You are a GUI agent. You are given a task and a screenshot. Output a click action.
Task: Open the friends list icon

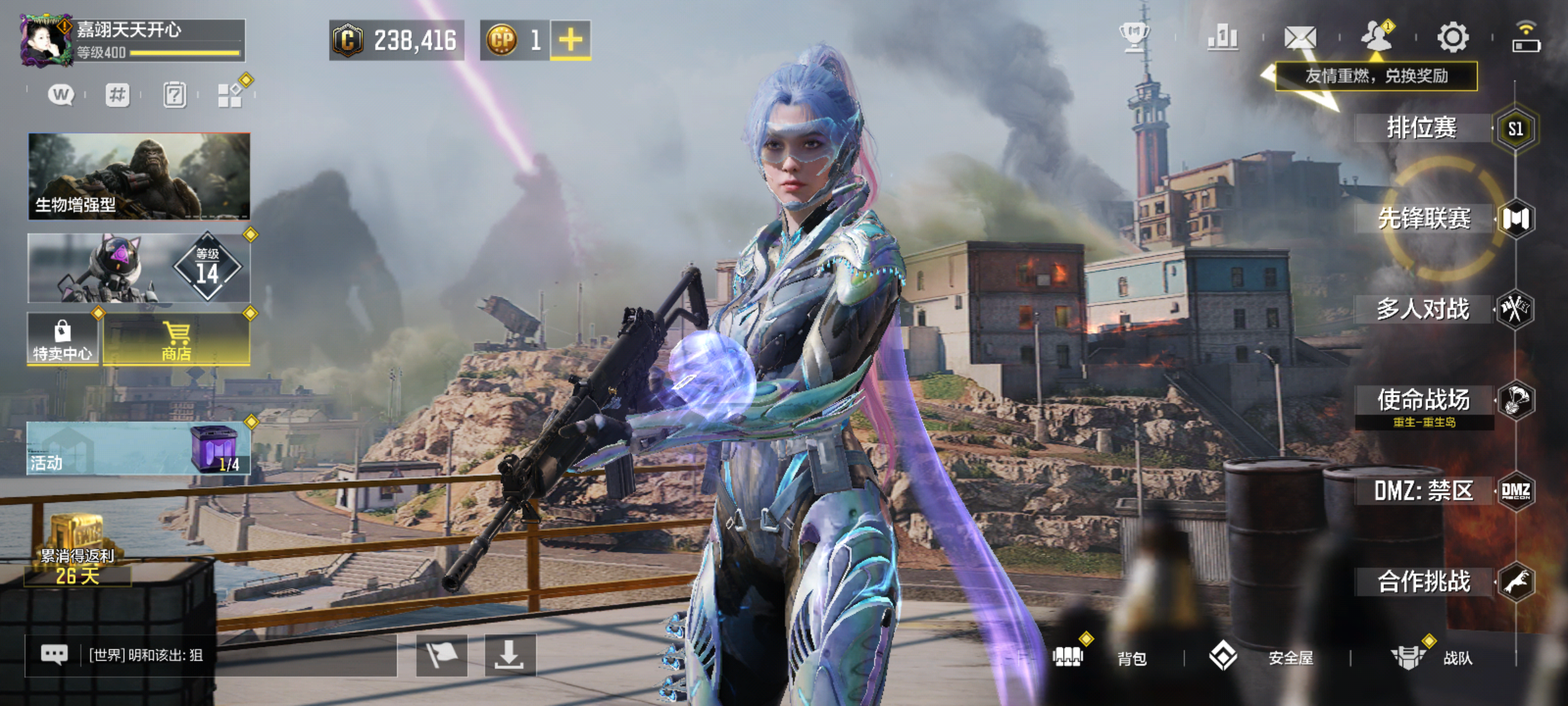(x=1377, y=37)
